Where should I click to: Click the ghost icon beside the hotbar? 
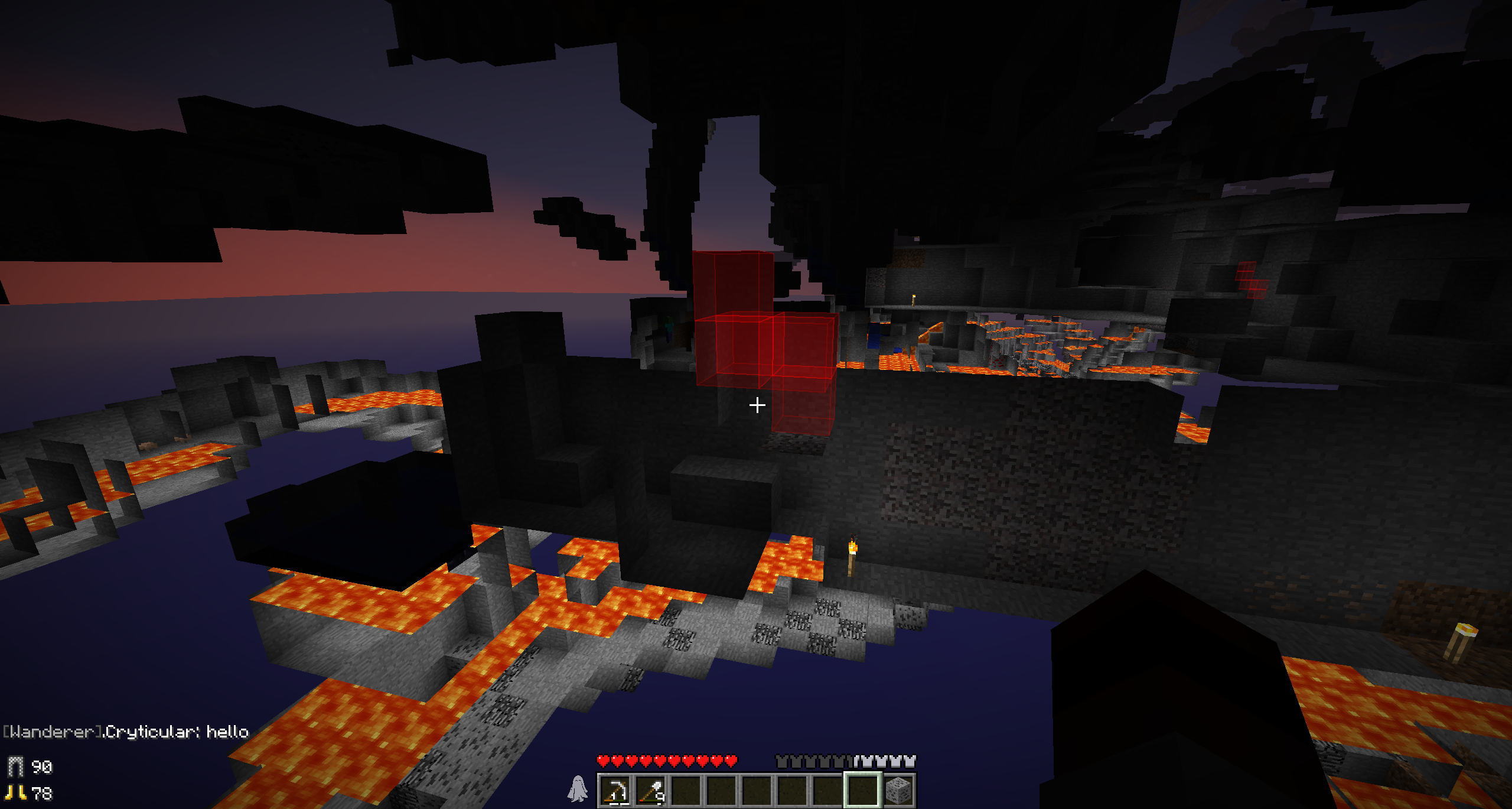click(x=577, y=789)
